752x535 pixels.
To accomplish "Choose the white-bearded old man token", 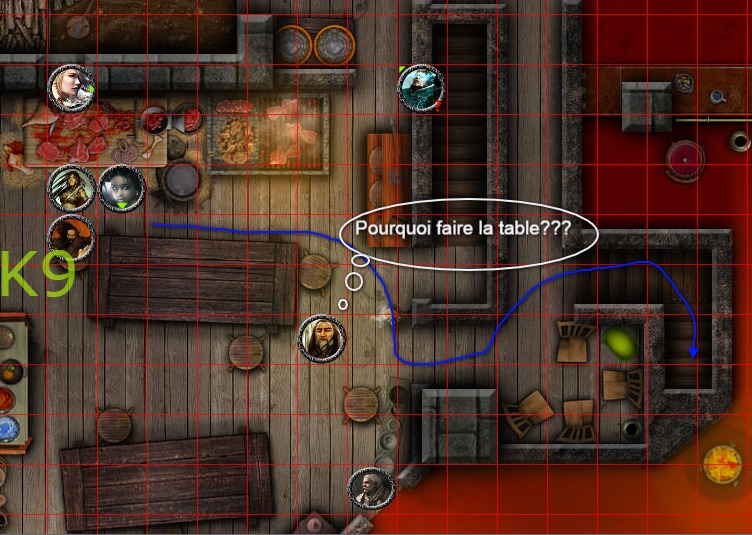I will pos(323,338).
